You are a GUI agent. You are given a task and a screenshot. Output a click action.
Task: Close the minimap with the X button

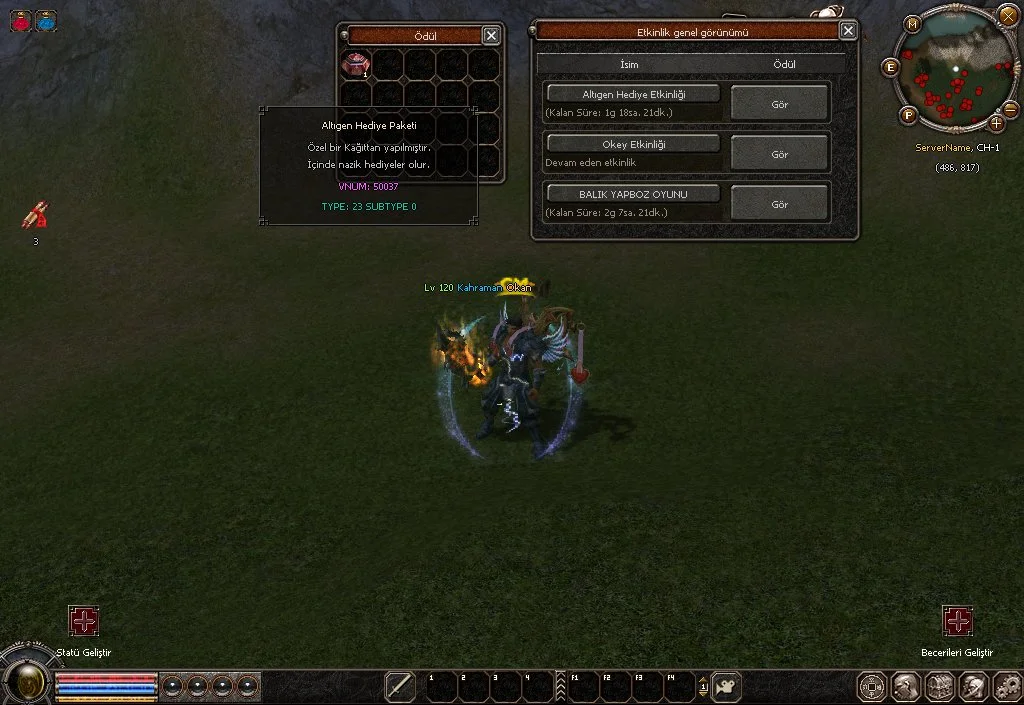tap(1007, 15)
